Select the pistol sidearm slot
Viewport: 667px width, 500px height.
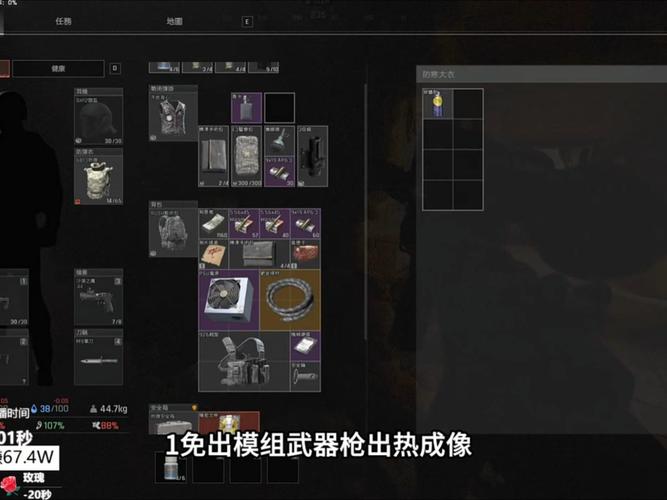98,298
